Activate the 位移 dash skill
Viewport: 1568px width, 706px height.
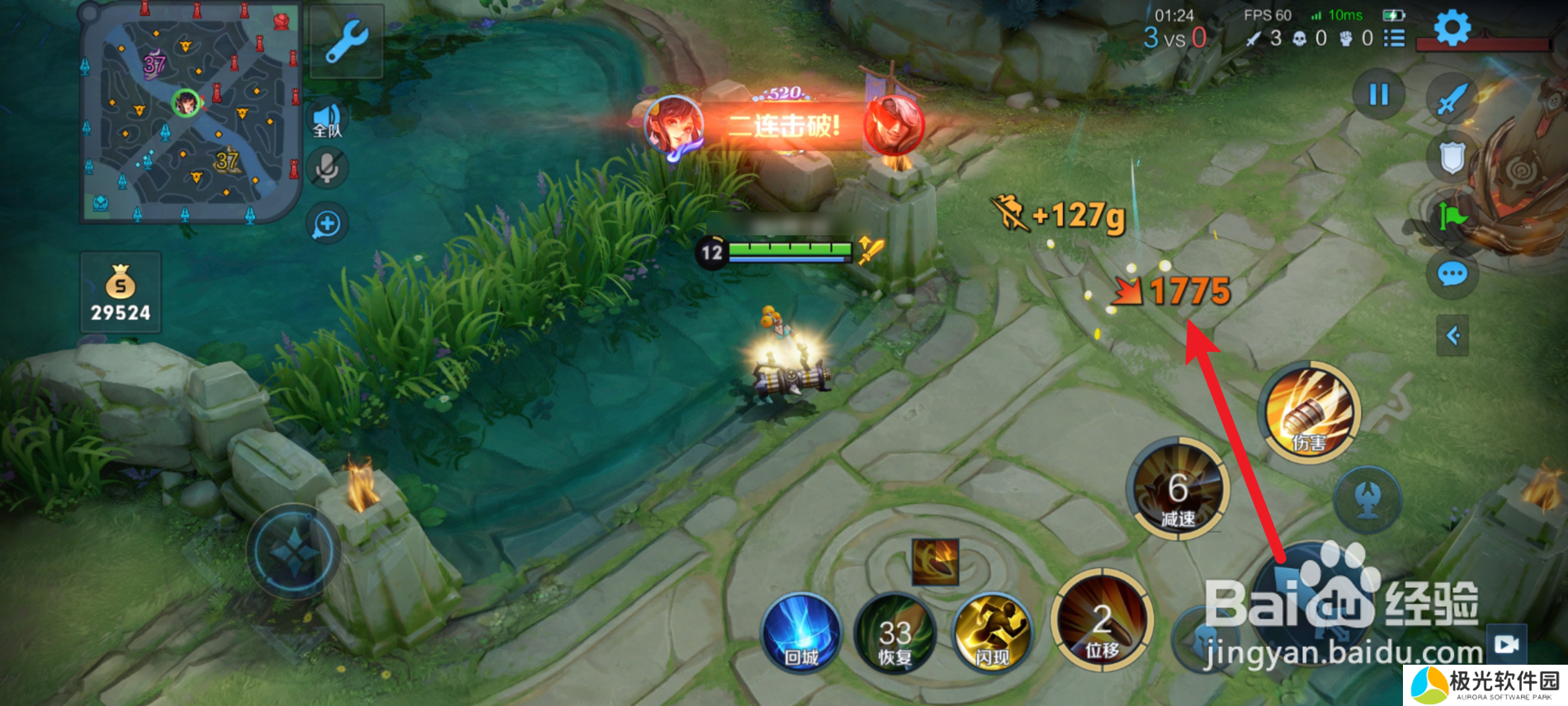click(1102, 619)
